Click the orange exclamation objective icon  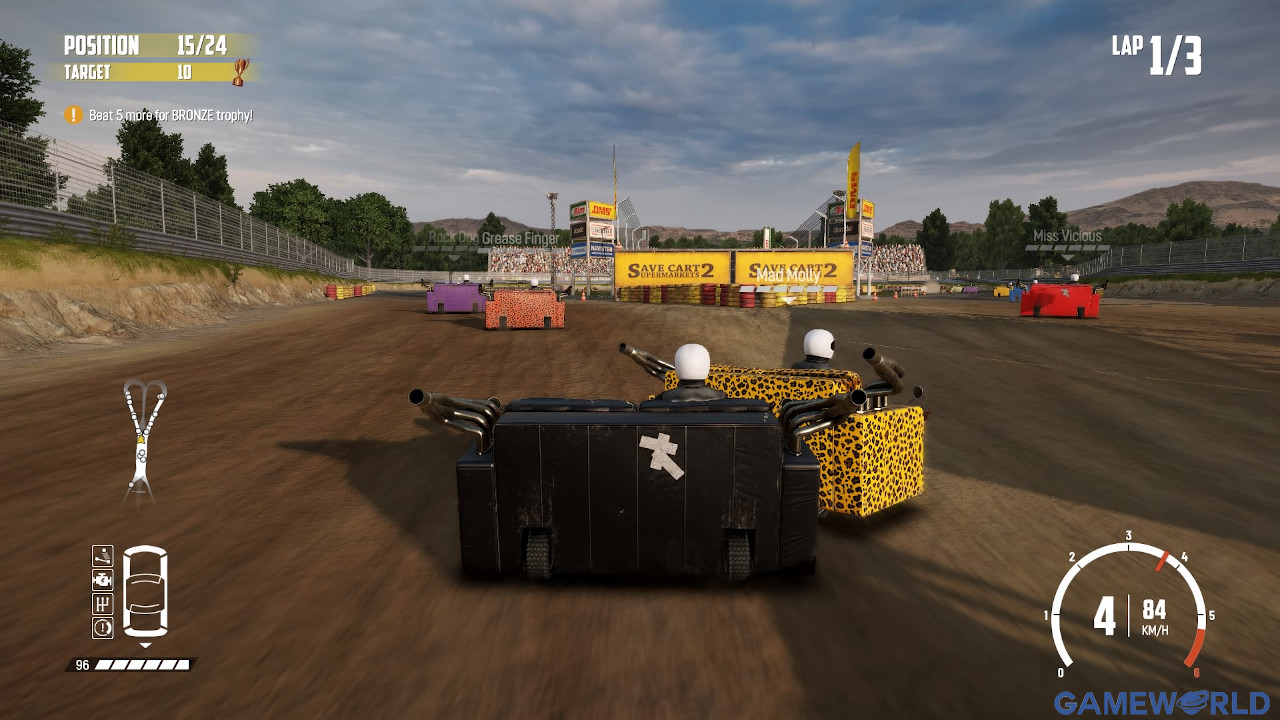click(x=73, y=115)
